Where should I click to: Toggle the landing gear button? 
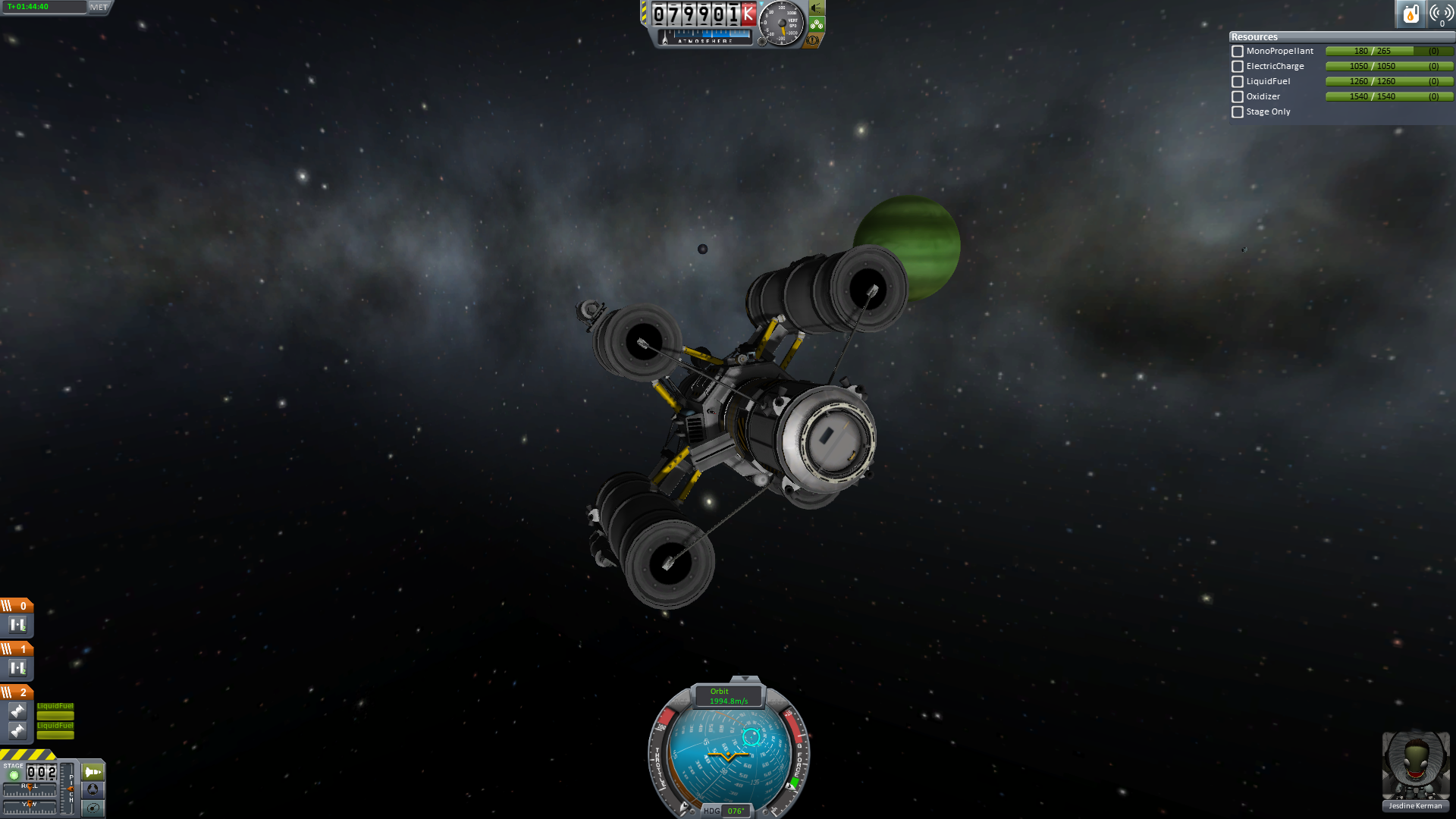tap(816, 24)
